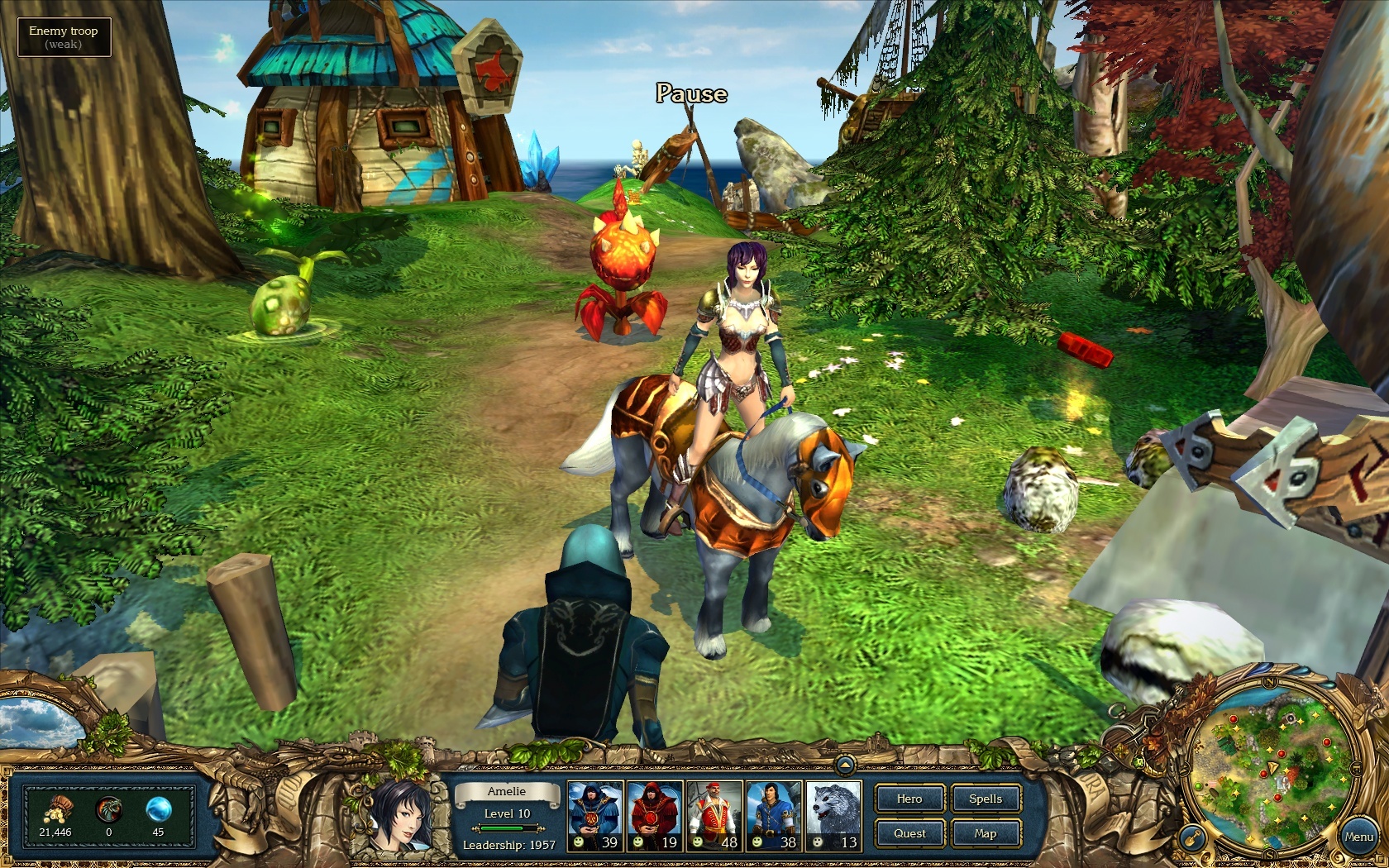Click the Level 10 experience progress bar
Image resolution: width=1389 pixels, height=868 pixels.
[506, 830]
